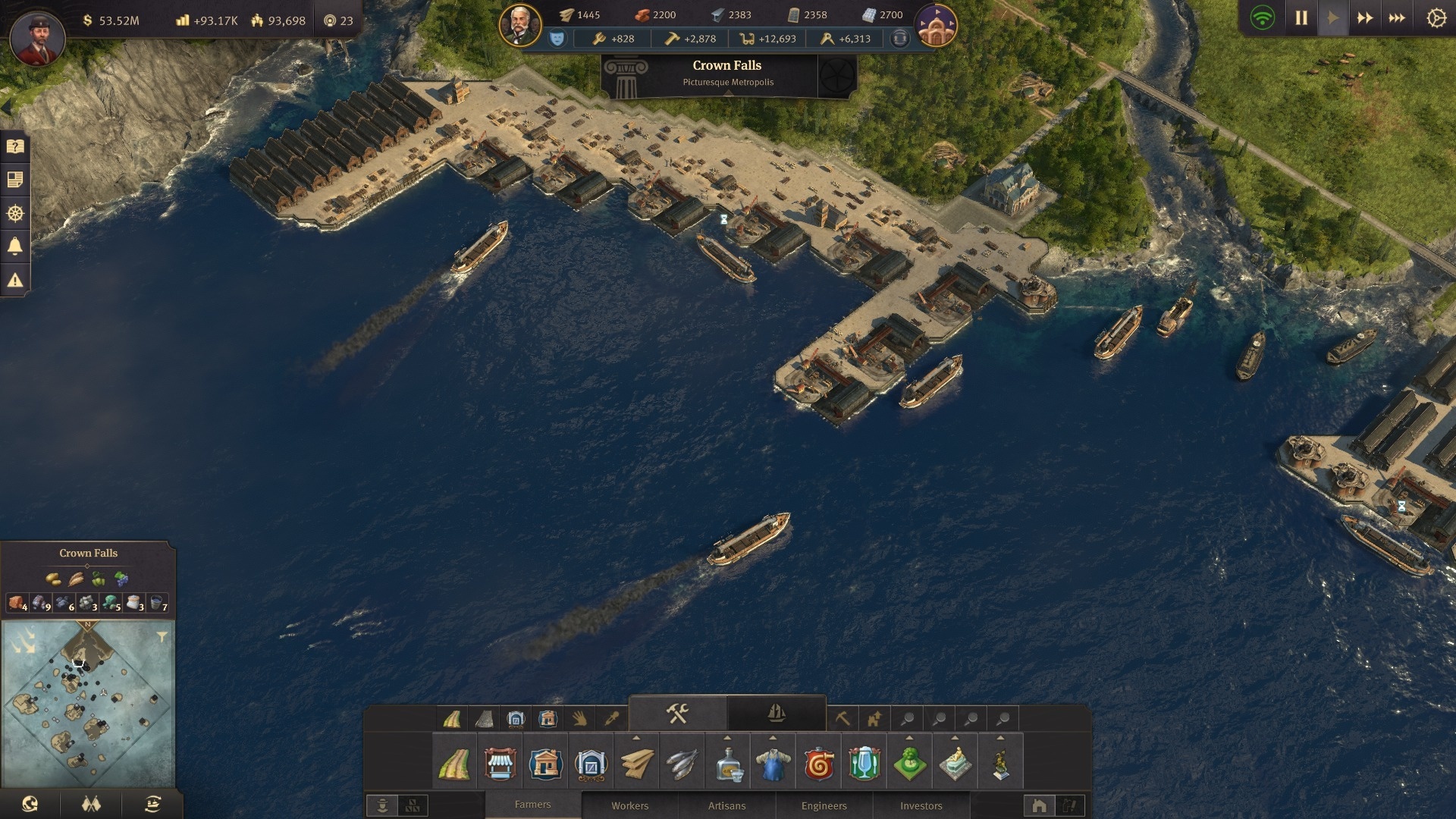Open the Engineers building tab
Image resolution: width=1456 pixels, height=819 pixels.
[824, 805]
